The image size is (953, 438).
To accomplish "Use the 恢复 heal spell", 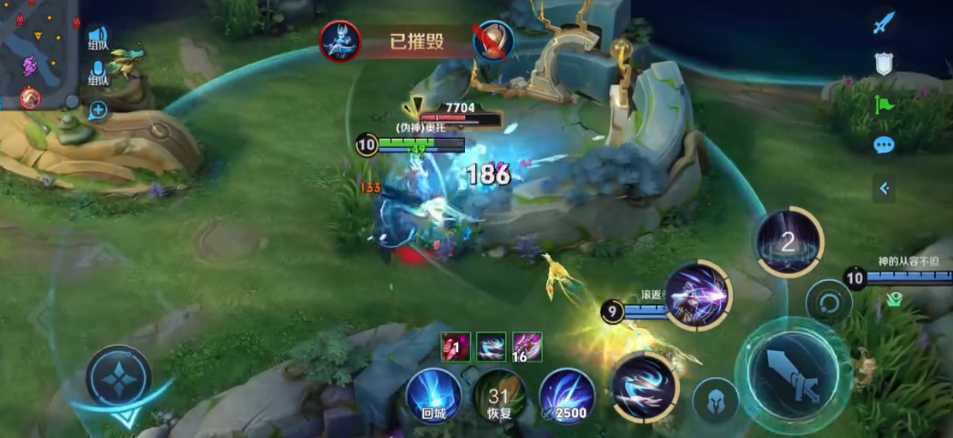I will click(x=499, y=397).
